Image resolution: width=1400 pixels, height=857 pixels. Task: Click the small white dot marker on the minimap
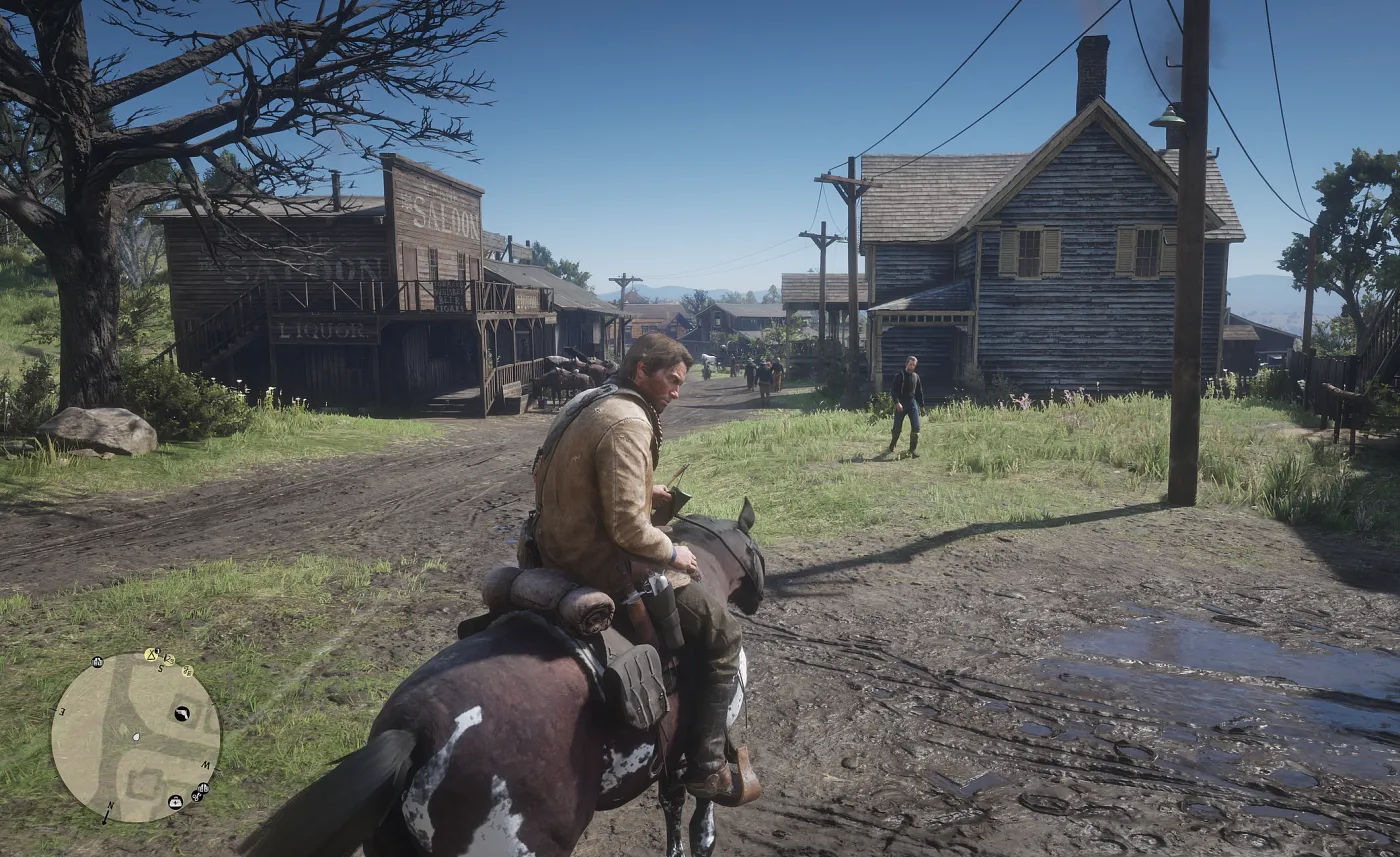pyautogui.click(x=136, y=737)
